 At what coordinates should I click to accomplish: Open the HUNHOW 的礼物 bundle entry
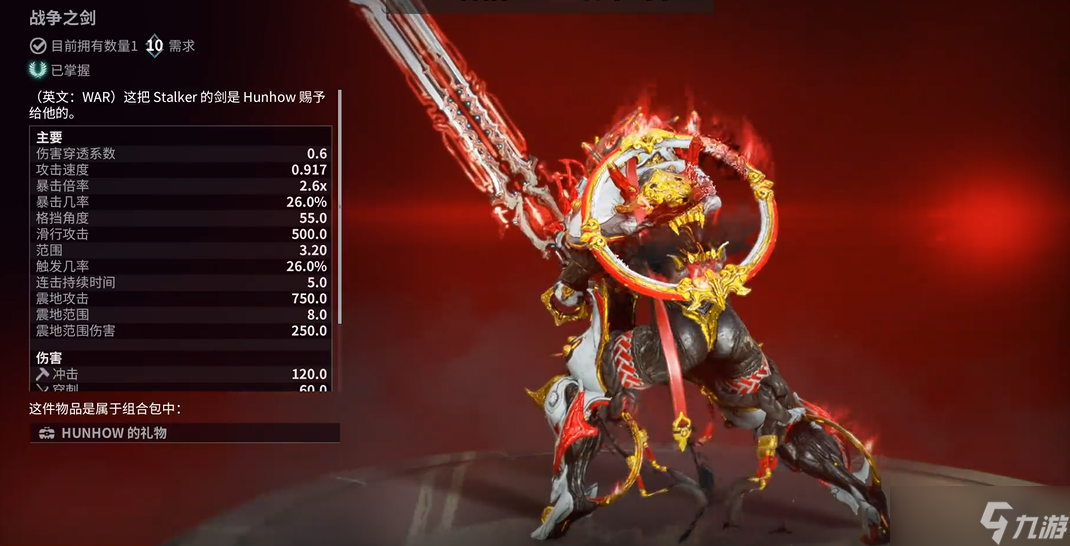(x=184, y=433)
